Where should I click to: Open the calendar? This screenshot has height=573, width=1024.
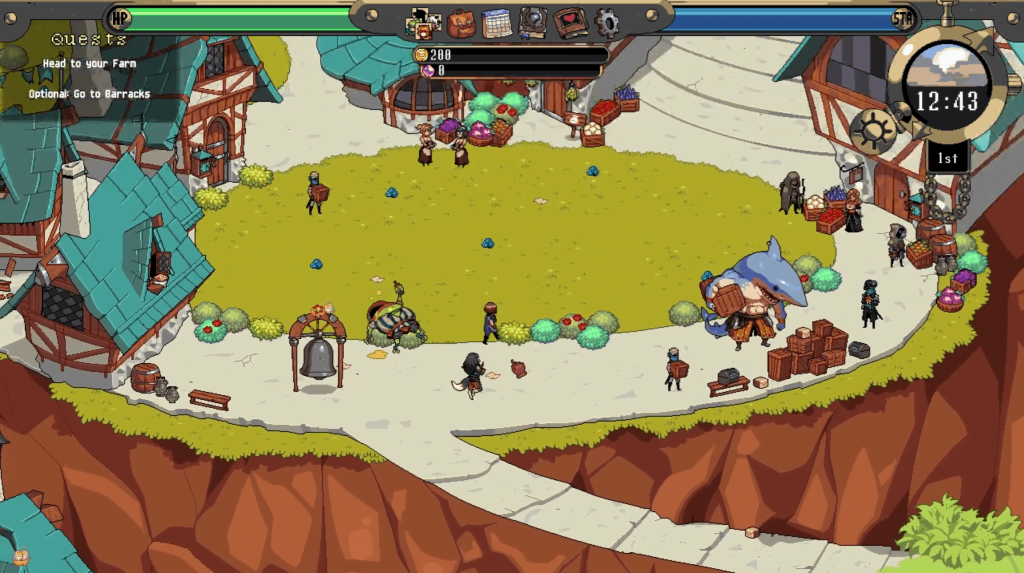click(x=496, y=22)
